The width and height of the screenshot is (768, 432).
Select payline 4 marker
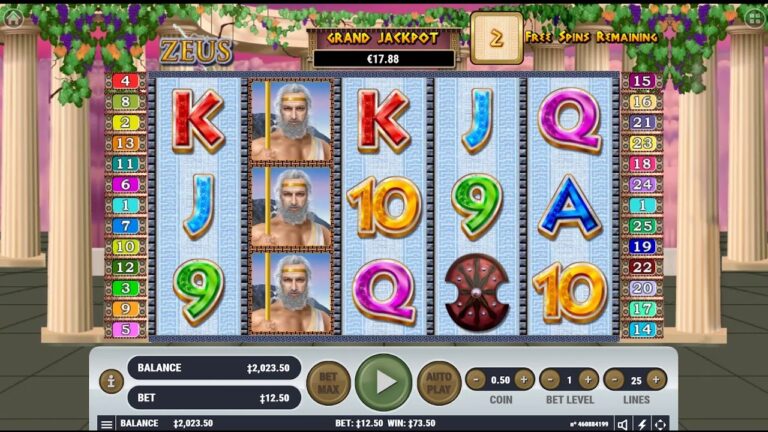(x=126, y=81)
